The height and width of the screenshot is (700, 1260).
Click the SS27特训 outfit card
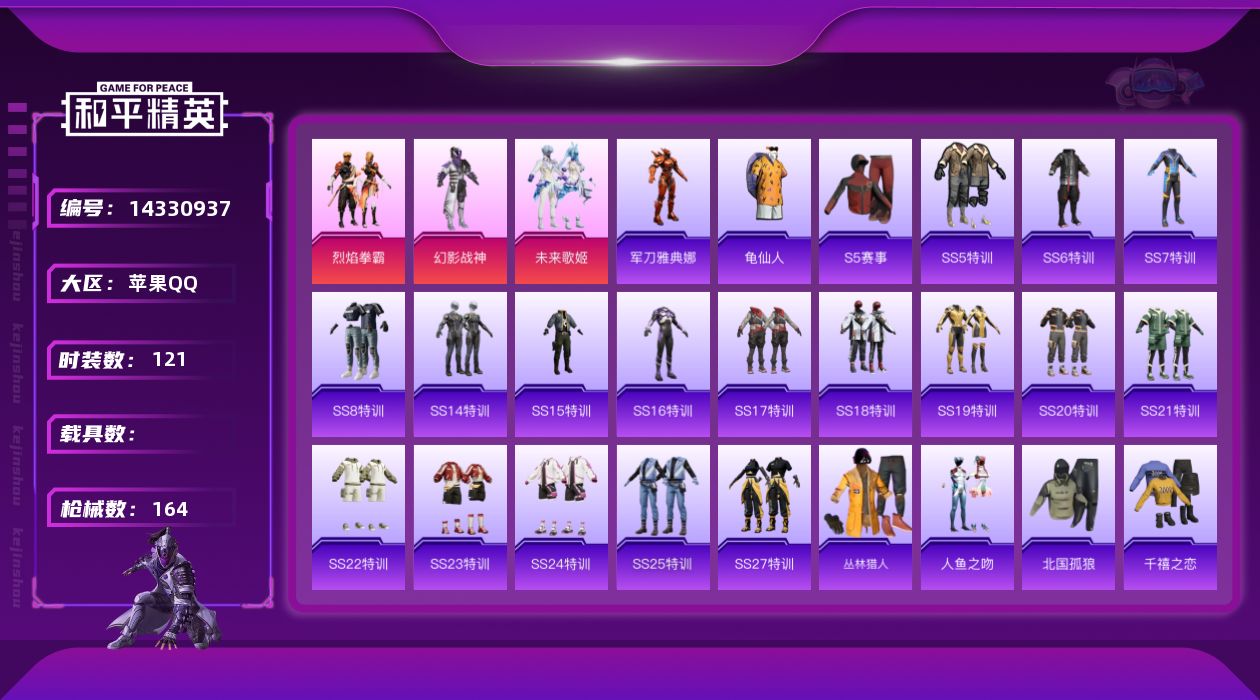pos(764,517)
